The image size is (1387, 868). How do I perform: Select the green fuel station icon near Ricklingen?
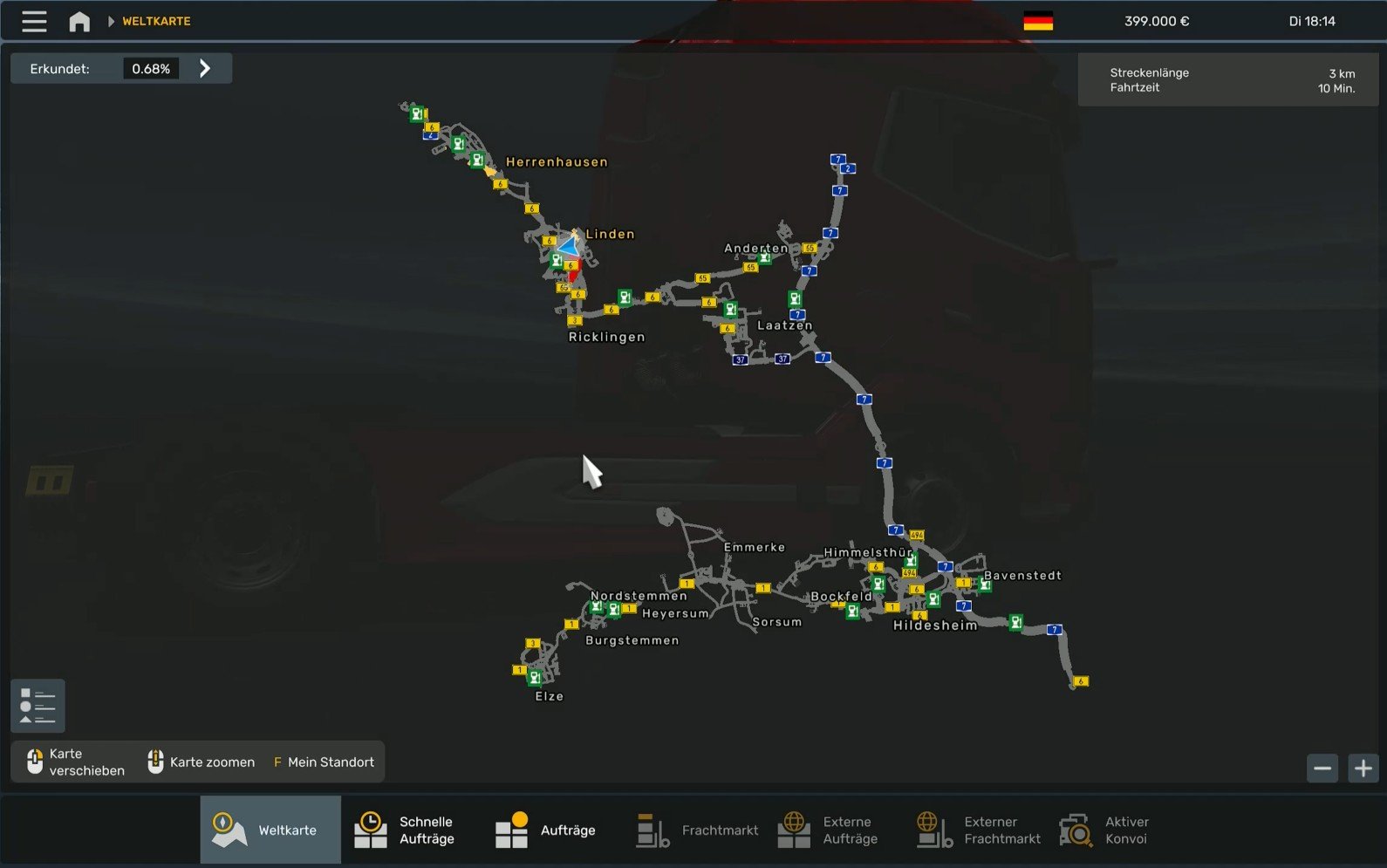[x=623, y=297]
